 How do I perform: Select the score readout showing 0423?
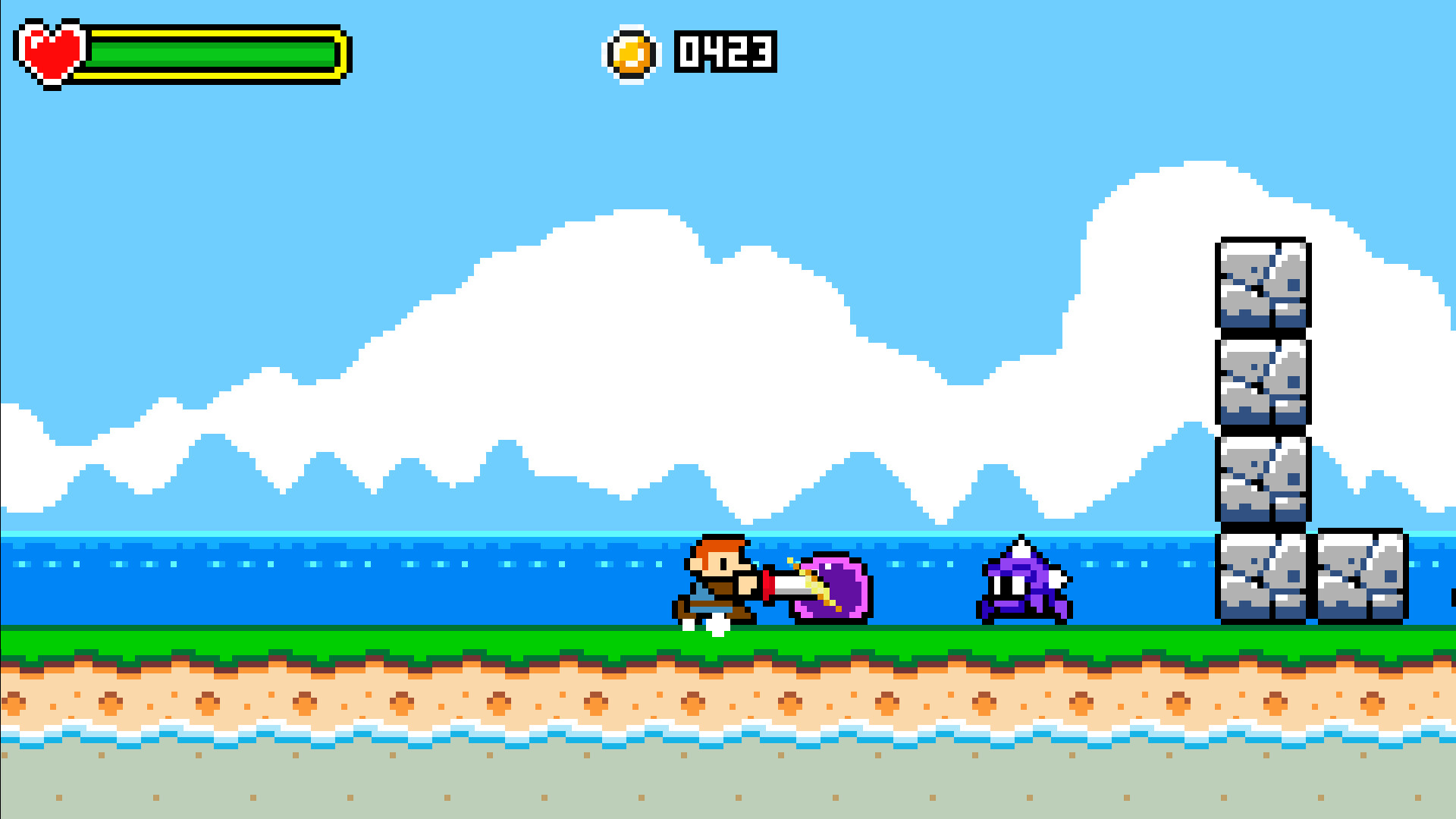tap(724, 52)
